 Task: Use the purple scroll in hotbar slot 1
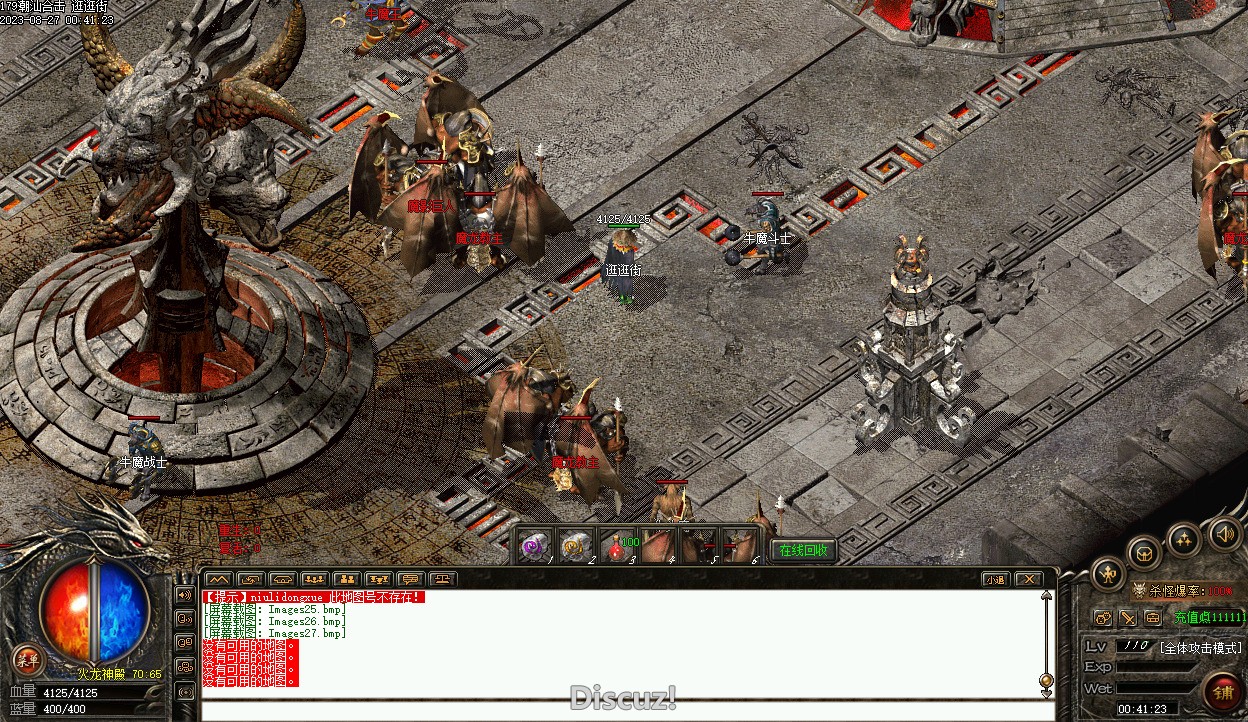click(x=536, y=546)
